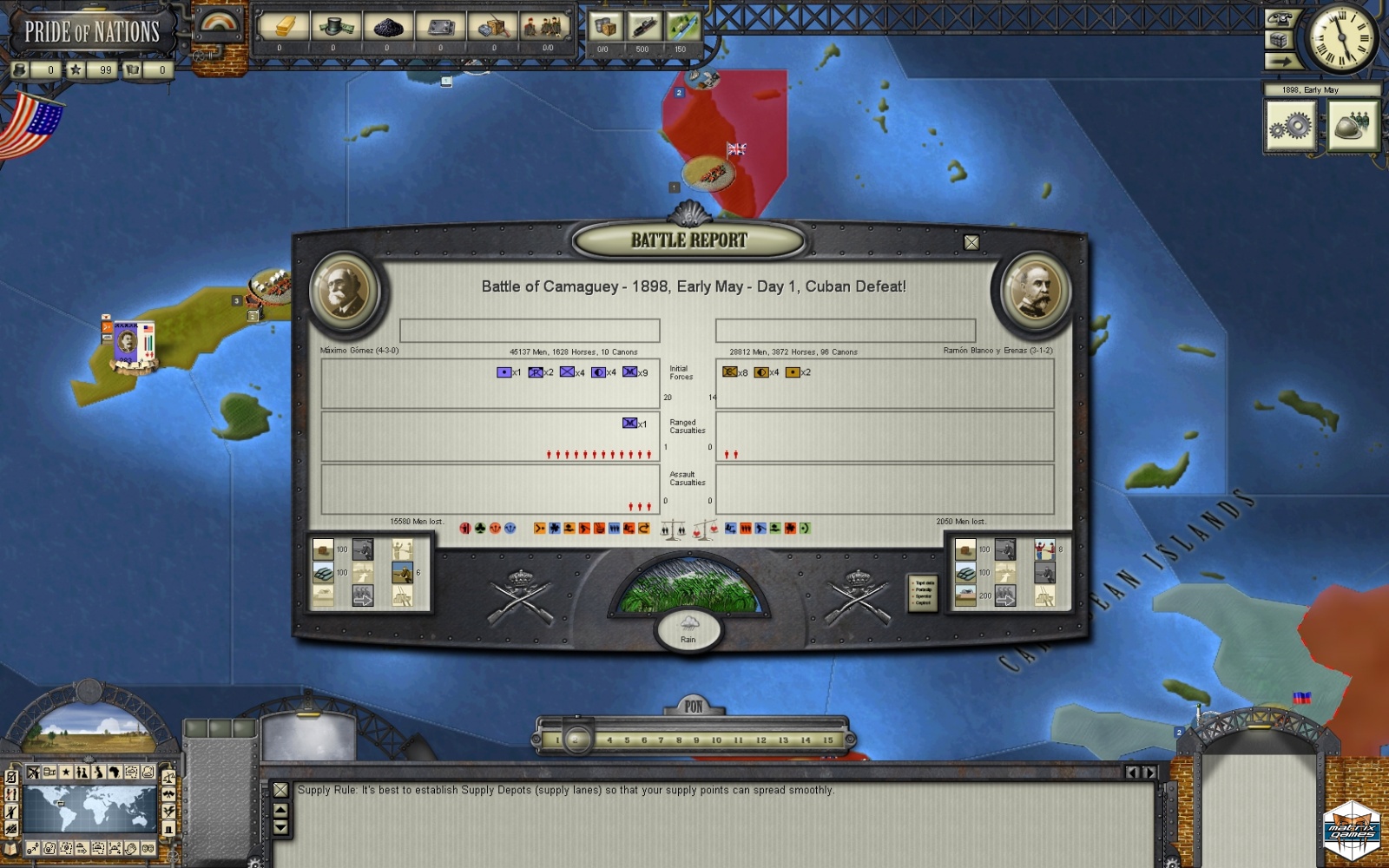The image size is (1389, 868).
Task: Open the treasure chest icon button
Action: (x=1278, y=40)
